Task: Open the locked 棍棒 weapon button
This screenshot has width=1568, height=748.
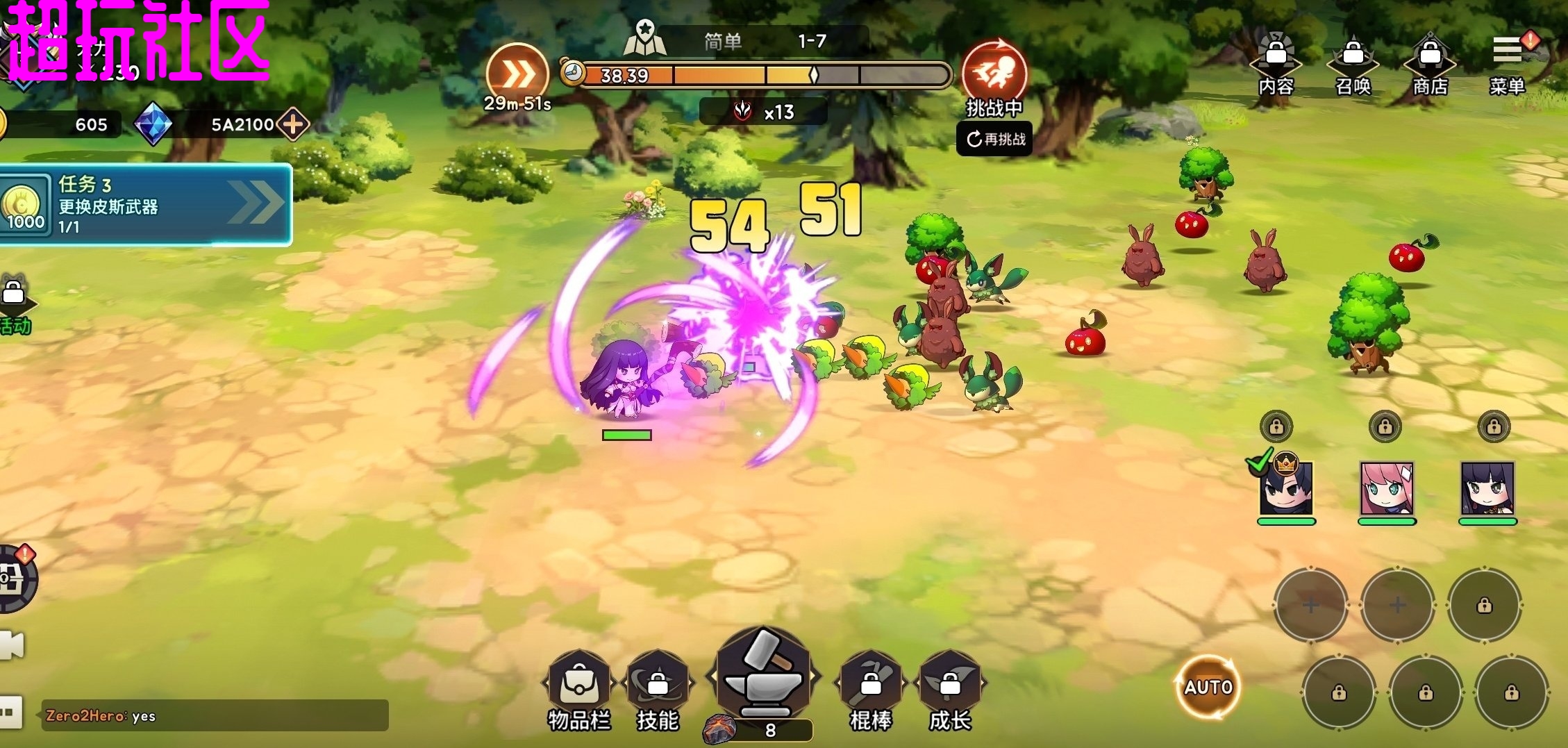Action: (x=871, y=688)
